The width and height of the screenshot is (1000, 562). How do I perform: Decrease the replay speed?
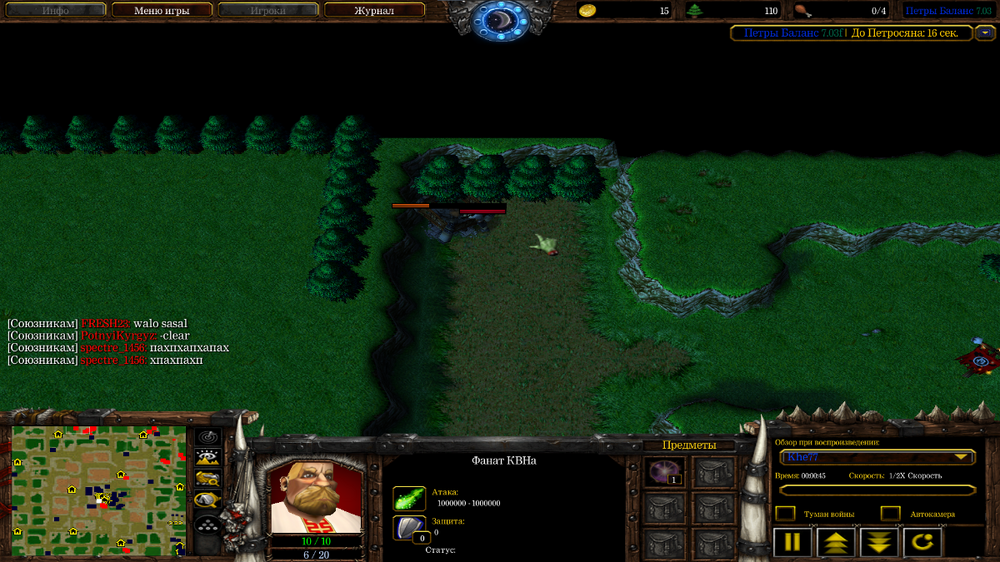click(879, 543)
